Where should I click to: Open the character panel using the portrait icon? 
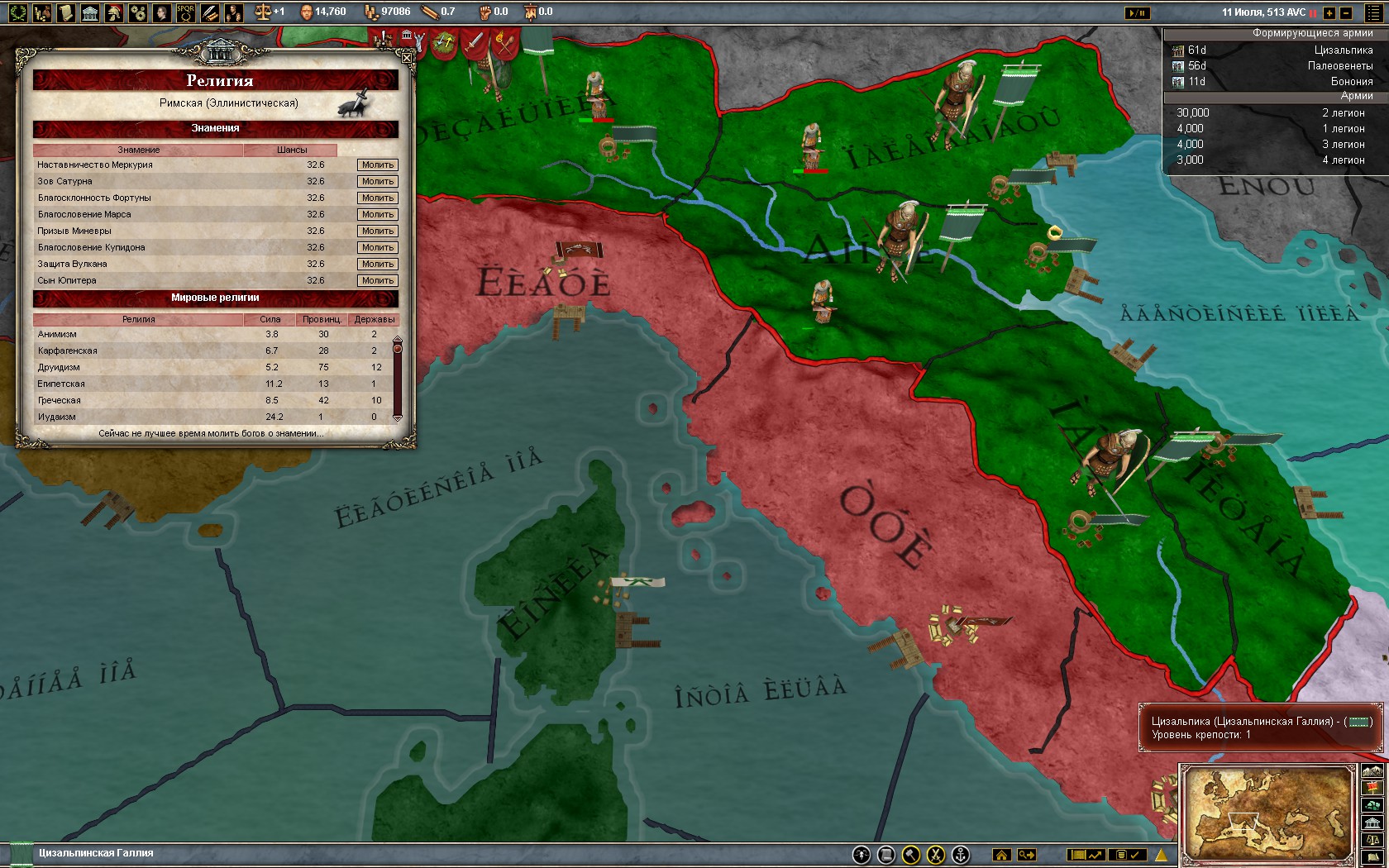tap(160, 12)
